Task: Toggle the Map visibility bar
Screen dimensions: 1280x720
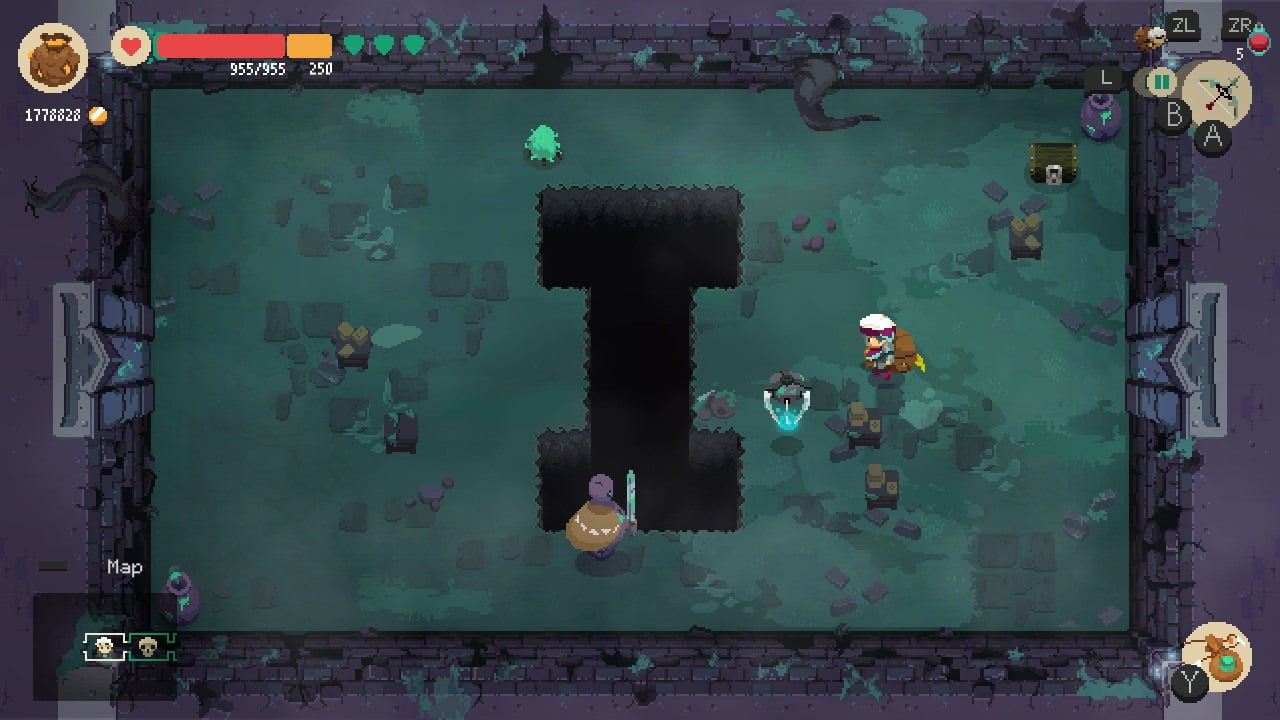Action: [53, 564]
